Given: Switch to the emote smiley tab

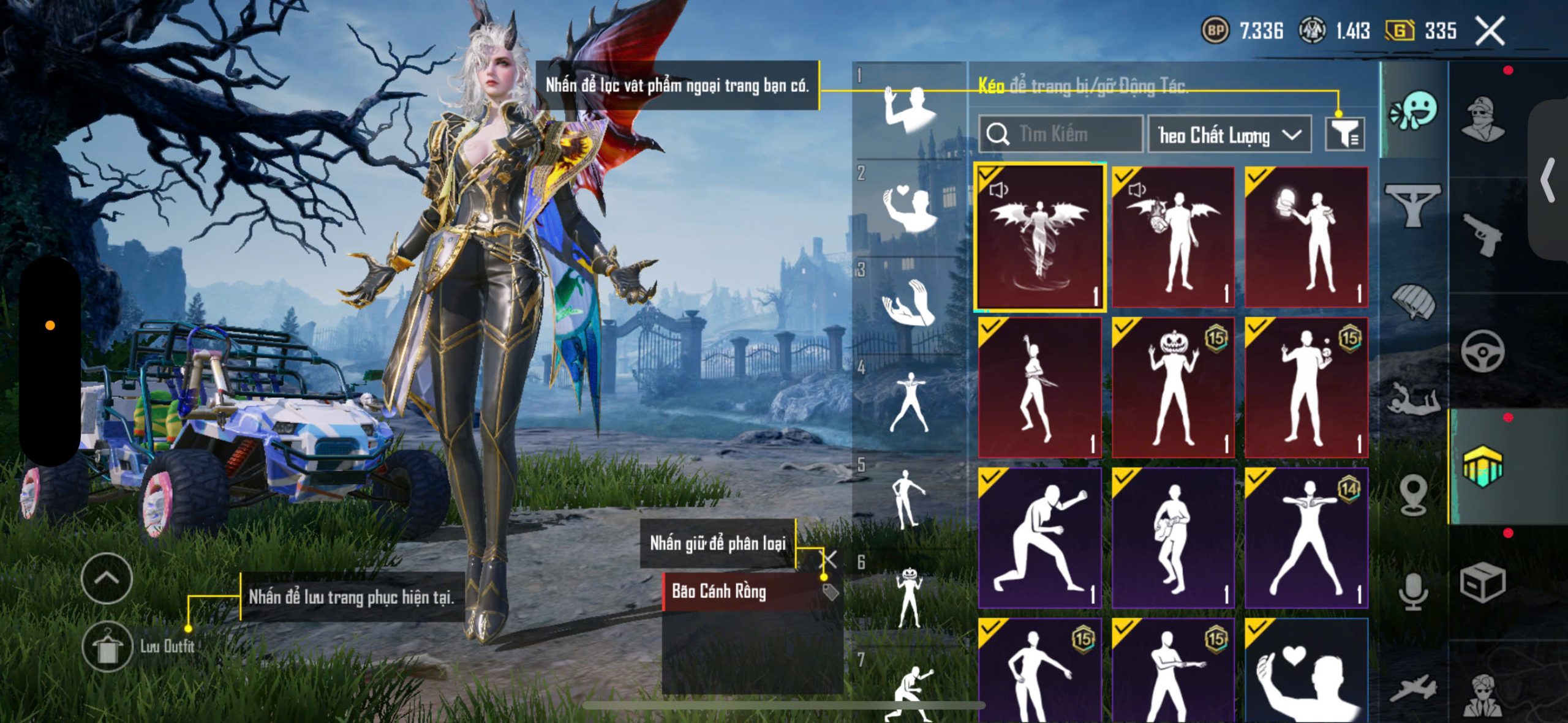Looking at the screenshot, I should pyautogui.click(x=1414, y=110).
